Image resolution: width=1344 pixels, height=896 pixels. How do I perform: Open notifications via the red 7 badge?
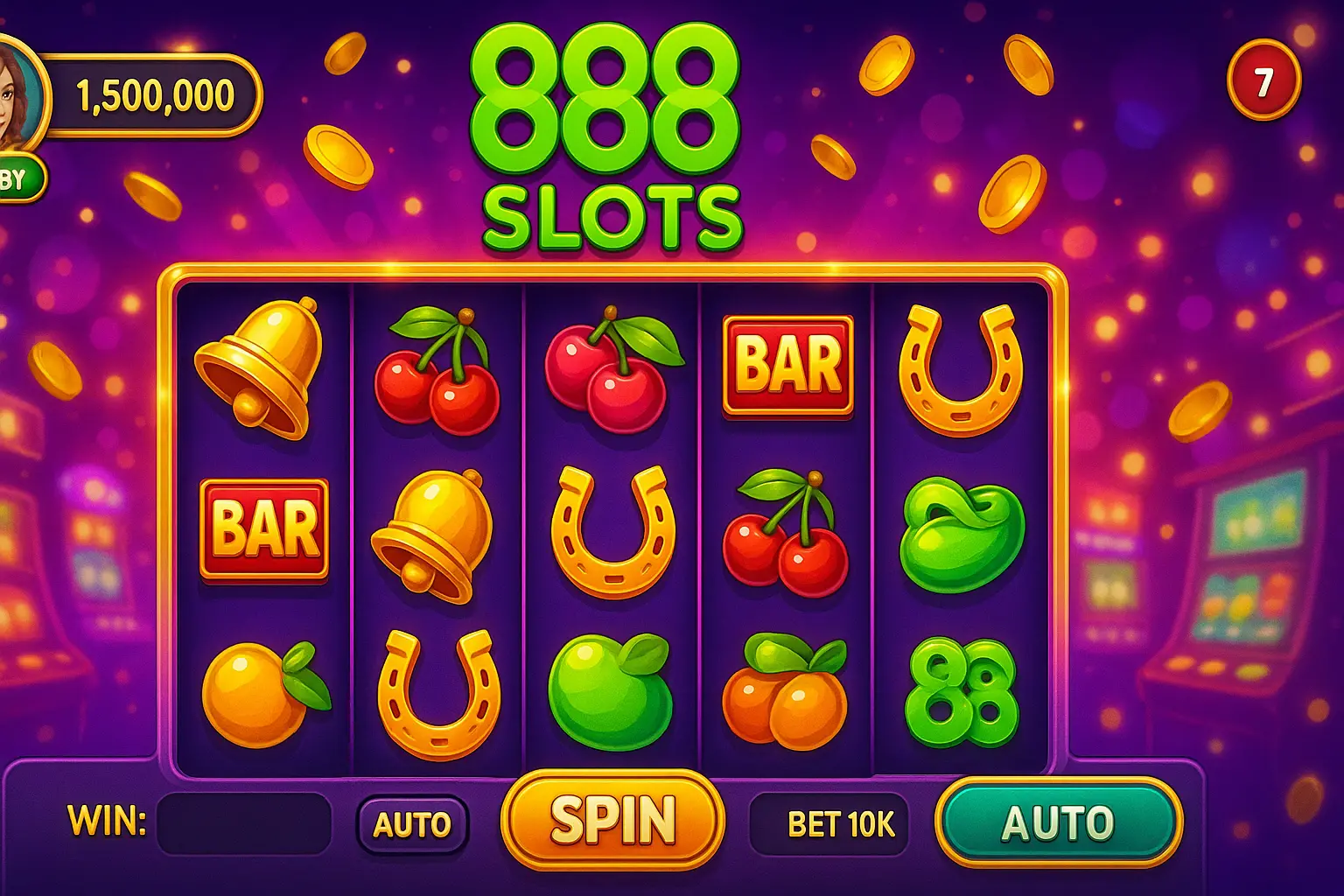coord(1263,80)
